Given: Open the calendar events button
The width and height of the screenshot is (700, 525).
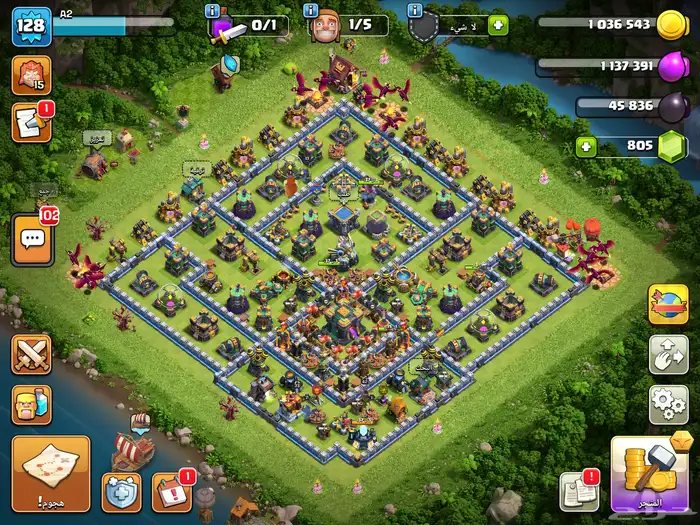Looking at the screenshot, I should tap(171, 492).
